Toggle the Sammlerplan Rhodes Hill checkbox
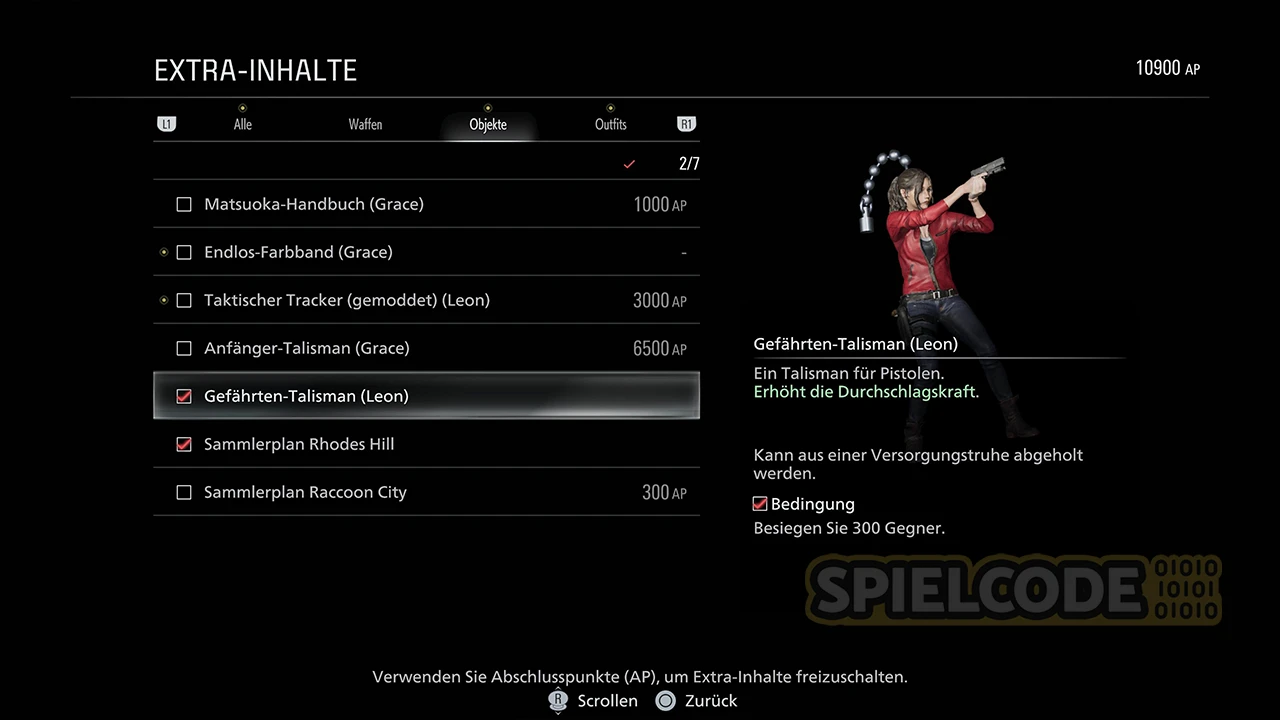 pyautogui.click(x=184, y=445)
